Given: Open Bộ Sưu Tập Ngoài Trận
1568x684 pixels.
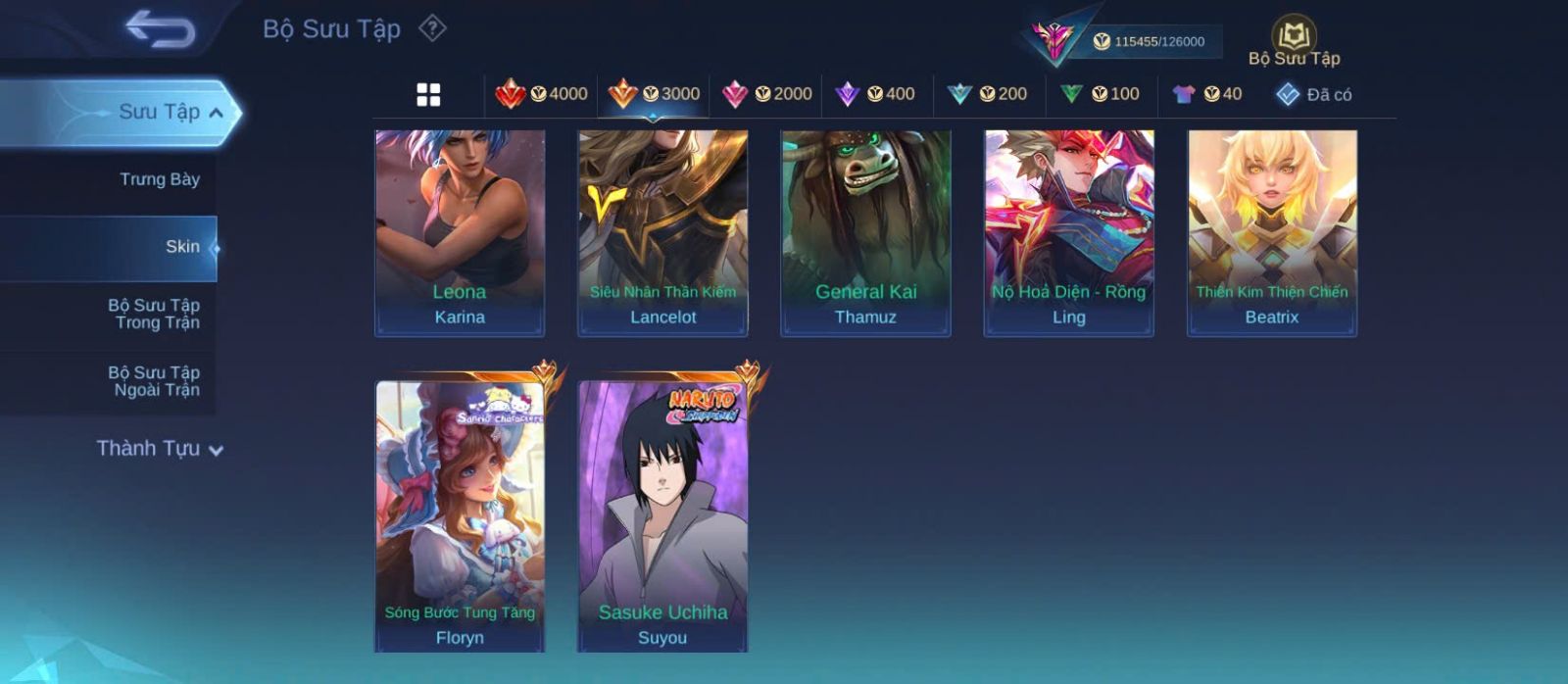Looking at the screenshot, I should coord(154,381).
